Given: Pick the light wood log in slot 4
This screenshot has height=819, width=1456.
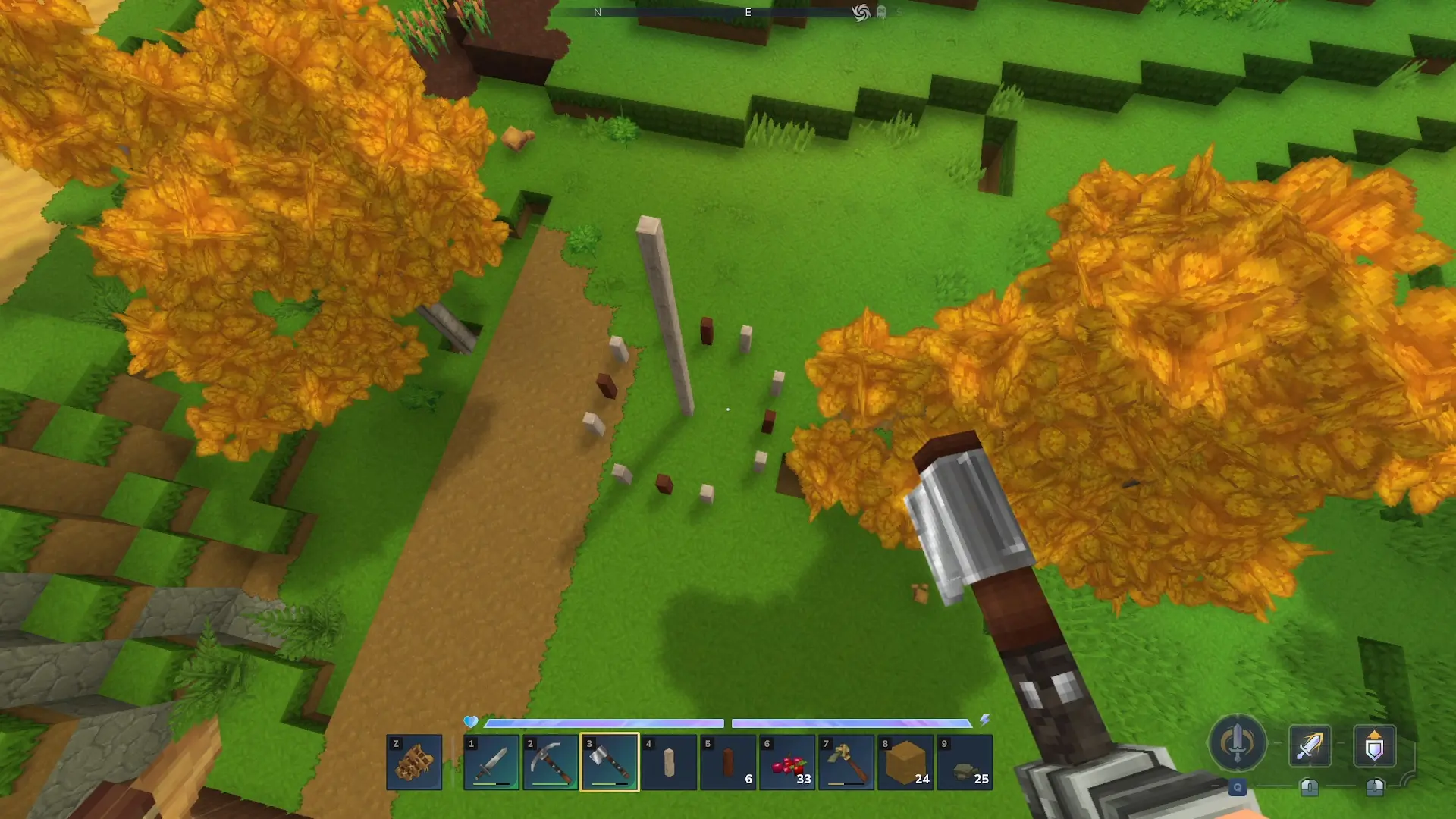Looking at the screenshot, I should click(x=669, y=762).
